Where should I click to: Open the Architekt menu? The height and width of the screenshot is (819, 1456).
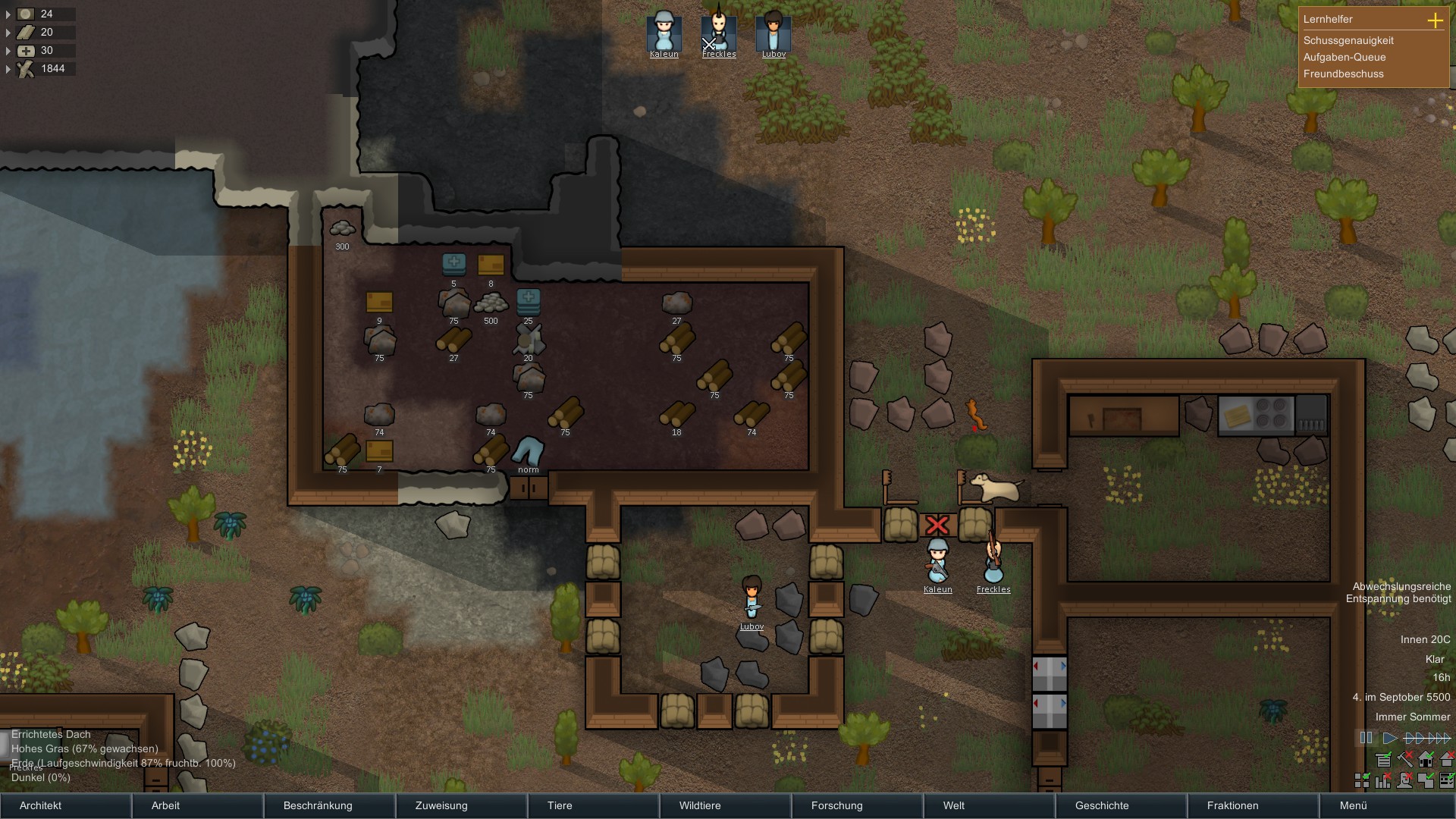(65, 805)
